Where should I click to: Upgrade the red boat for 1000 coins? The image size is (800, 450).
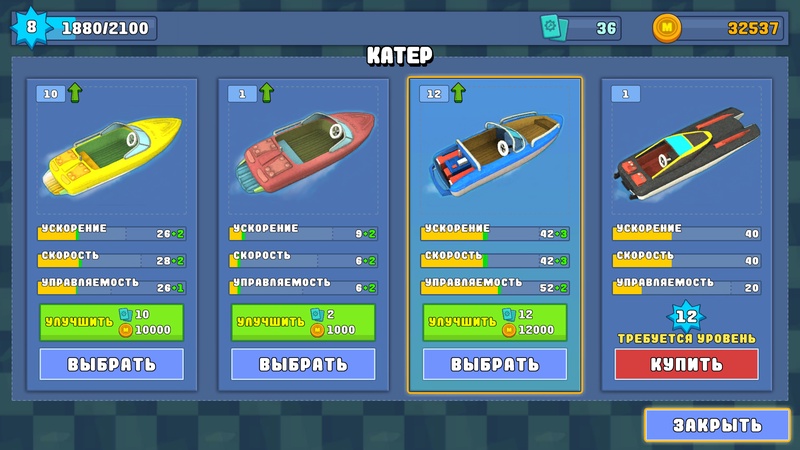point(303,322)
